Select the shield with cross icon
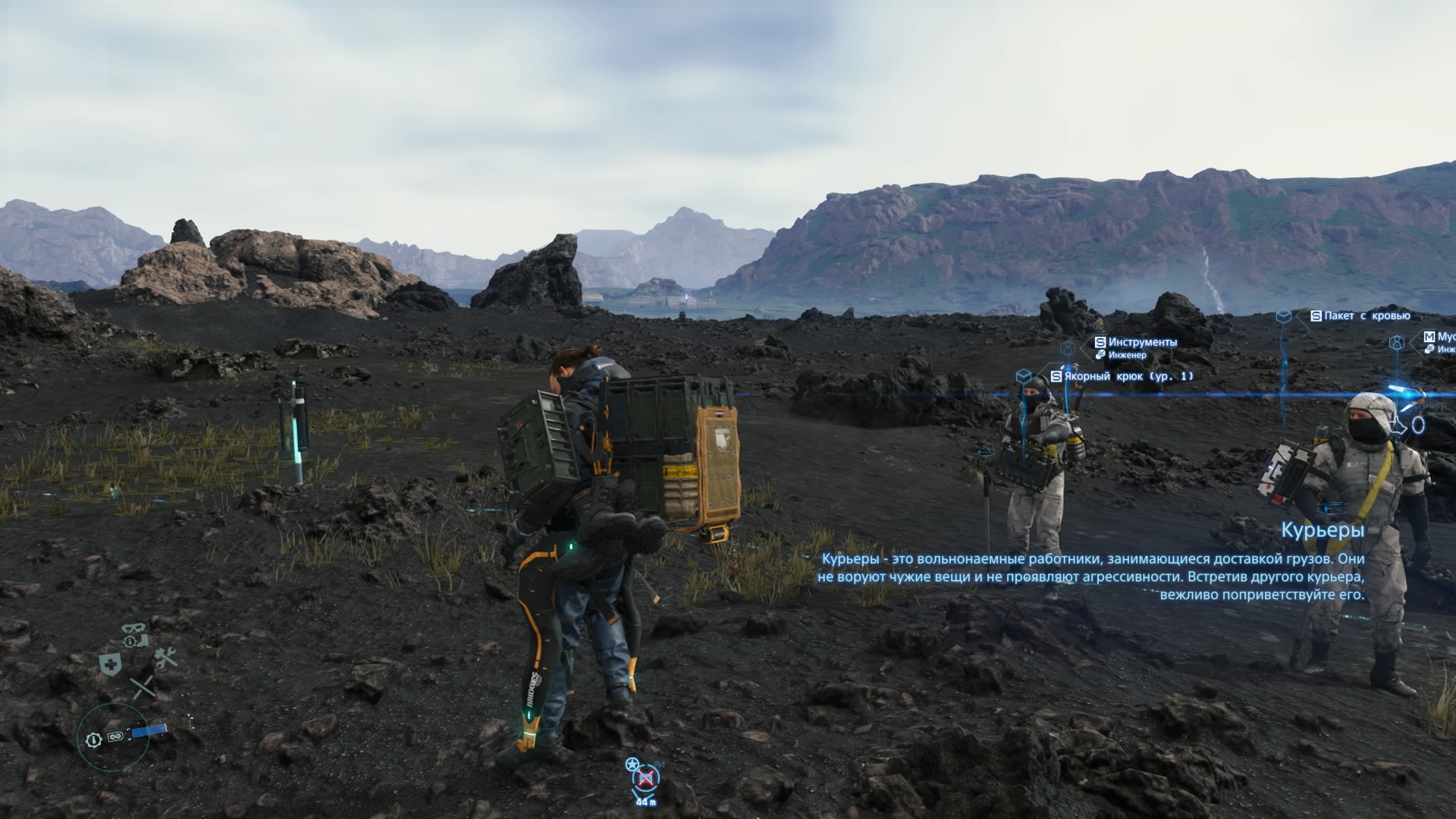The height and width of the screenshot is (819, 1456). pos(111,665)
